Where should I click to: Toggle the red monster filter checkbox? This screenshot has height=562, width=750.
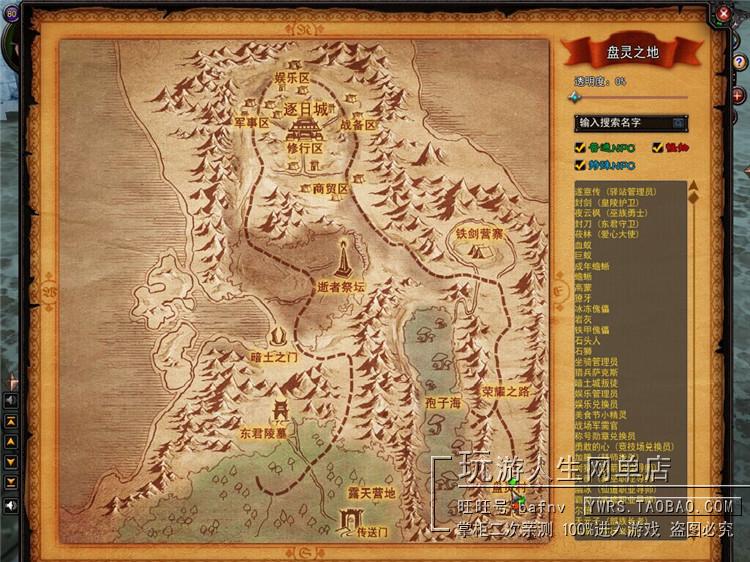658,148
